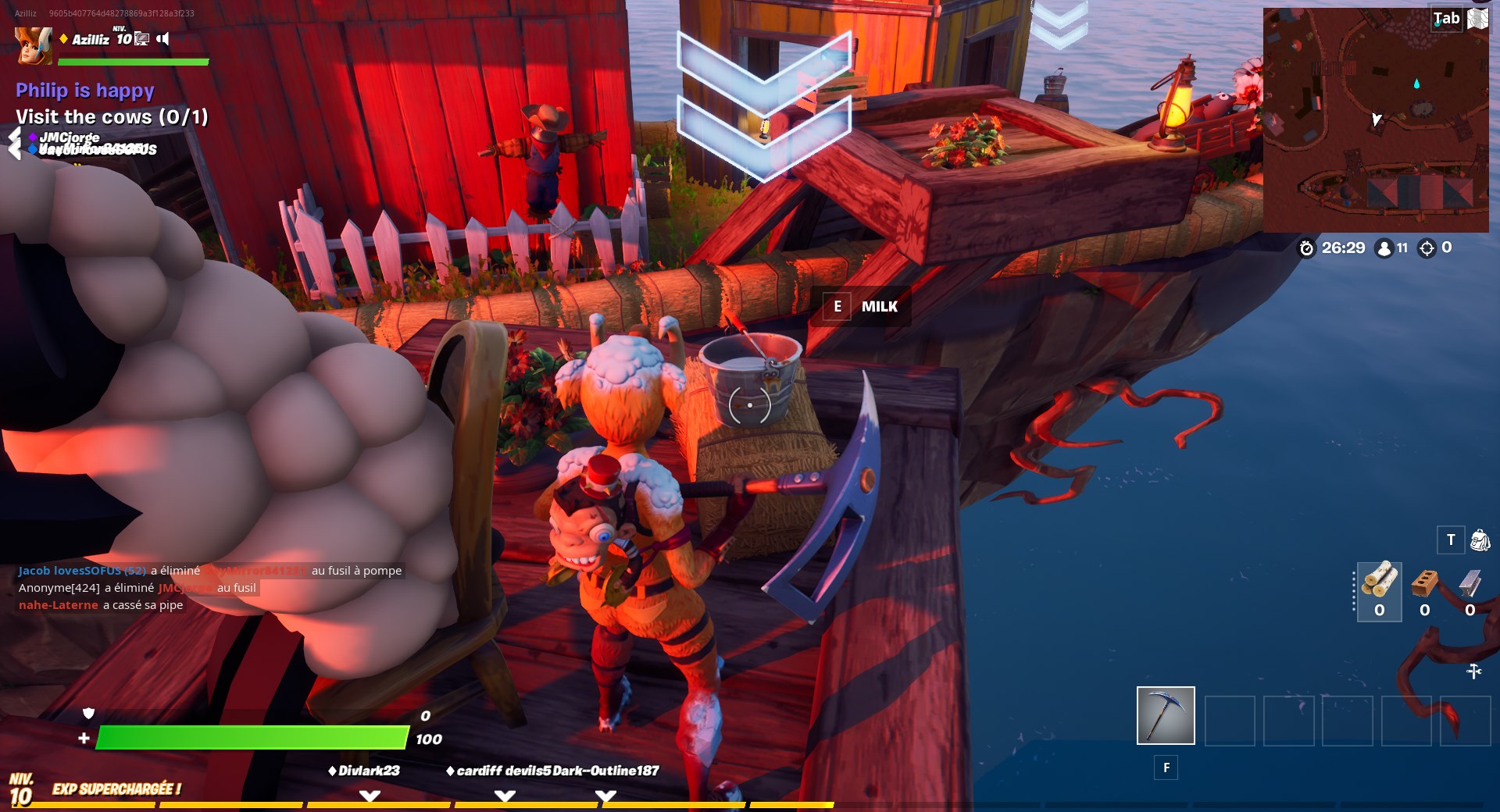Select the players remaining icon

coord(1384,248)
